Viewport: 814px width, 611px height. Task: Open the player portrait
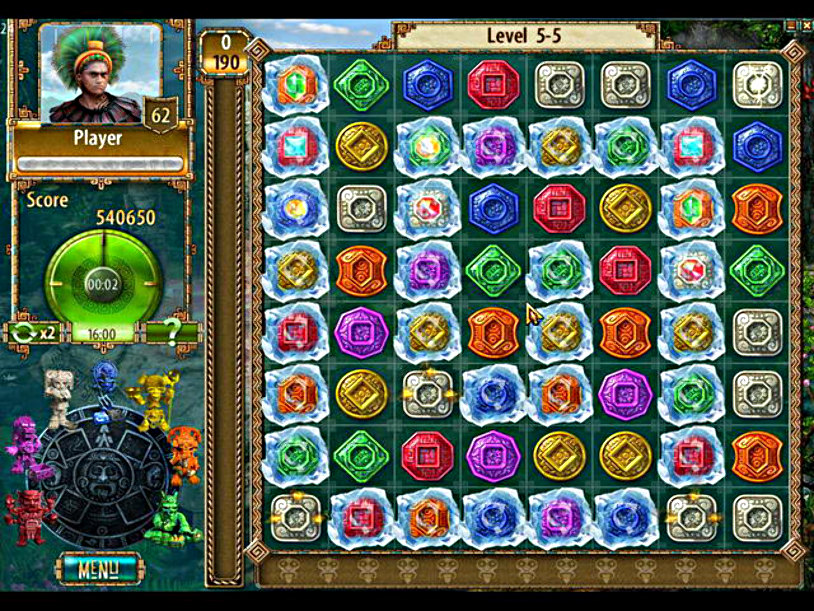point(100,72)
